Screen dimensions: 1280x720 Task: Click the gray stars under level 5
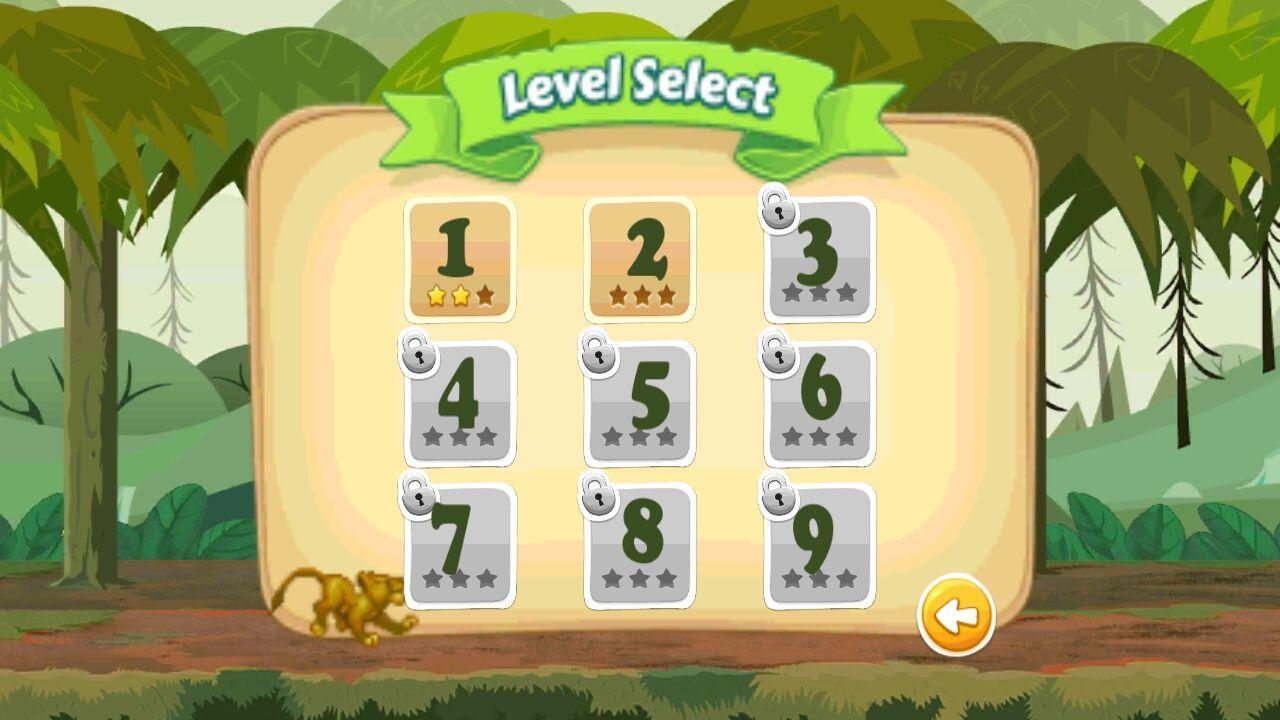click(637, 437)
